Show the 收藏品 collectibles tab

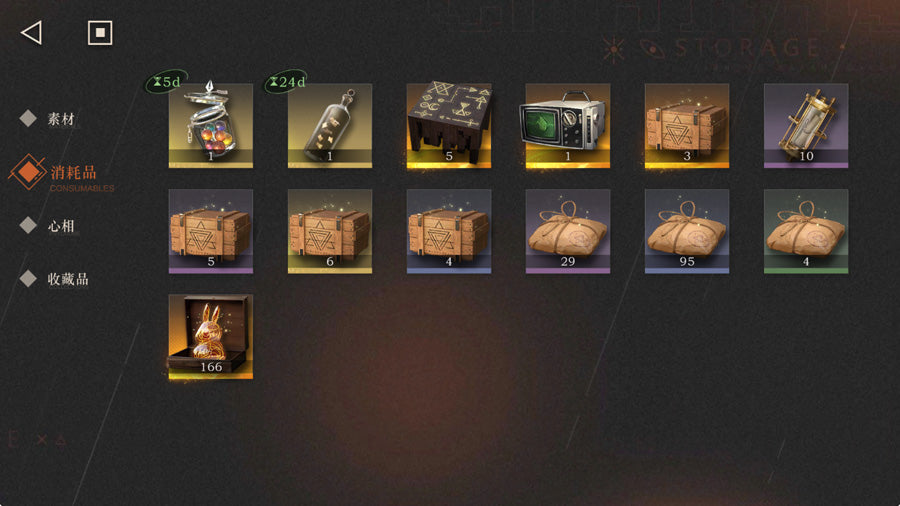67,279
